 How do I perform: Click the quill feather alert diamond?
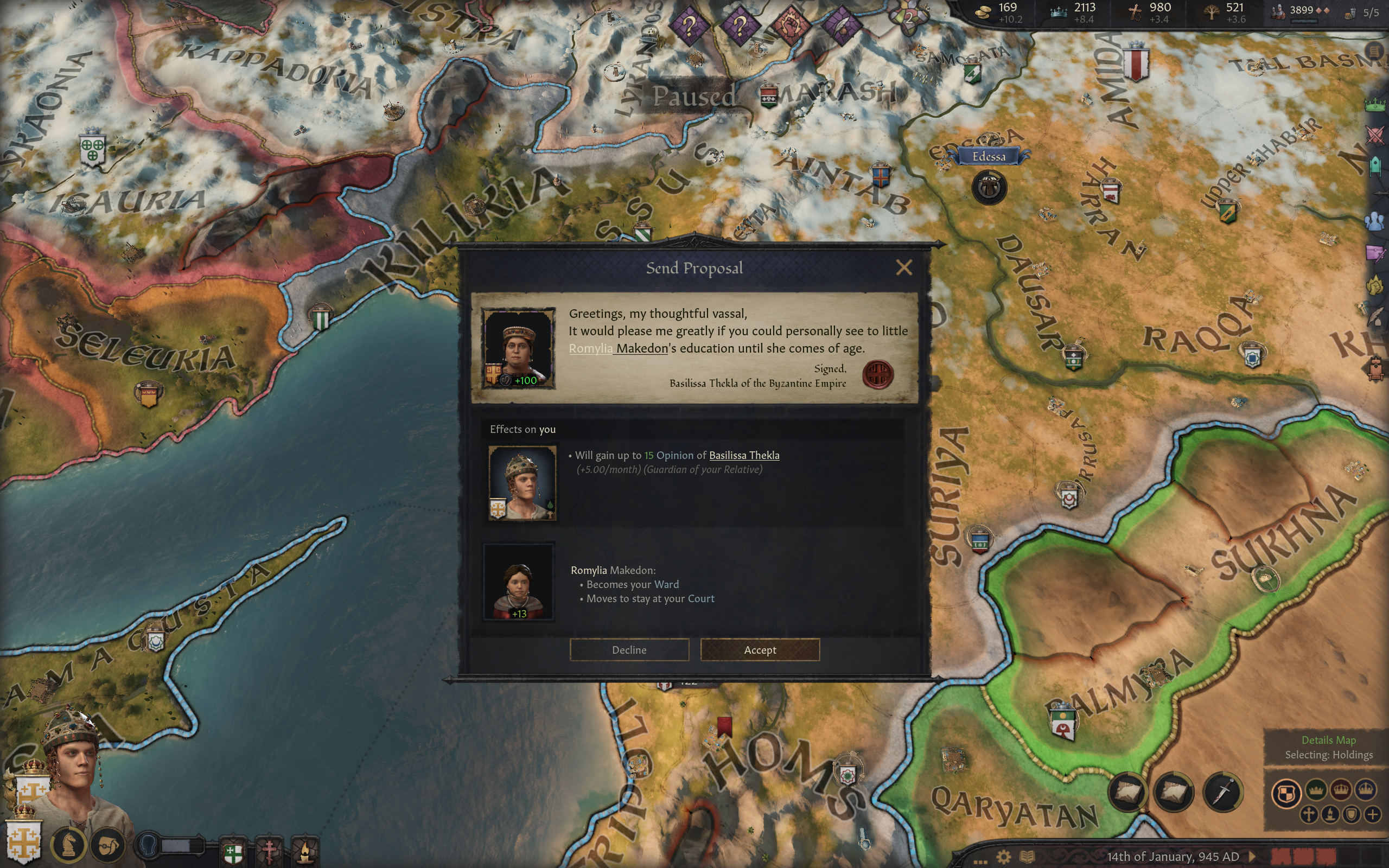pos(842,25)
